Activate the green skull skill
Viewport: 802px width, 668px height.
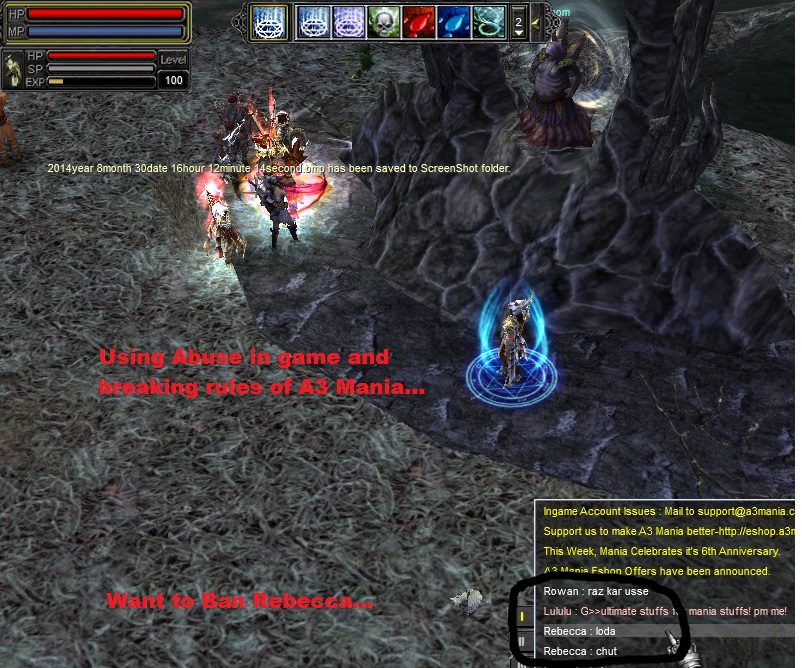384,20
